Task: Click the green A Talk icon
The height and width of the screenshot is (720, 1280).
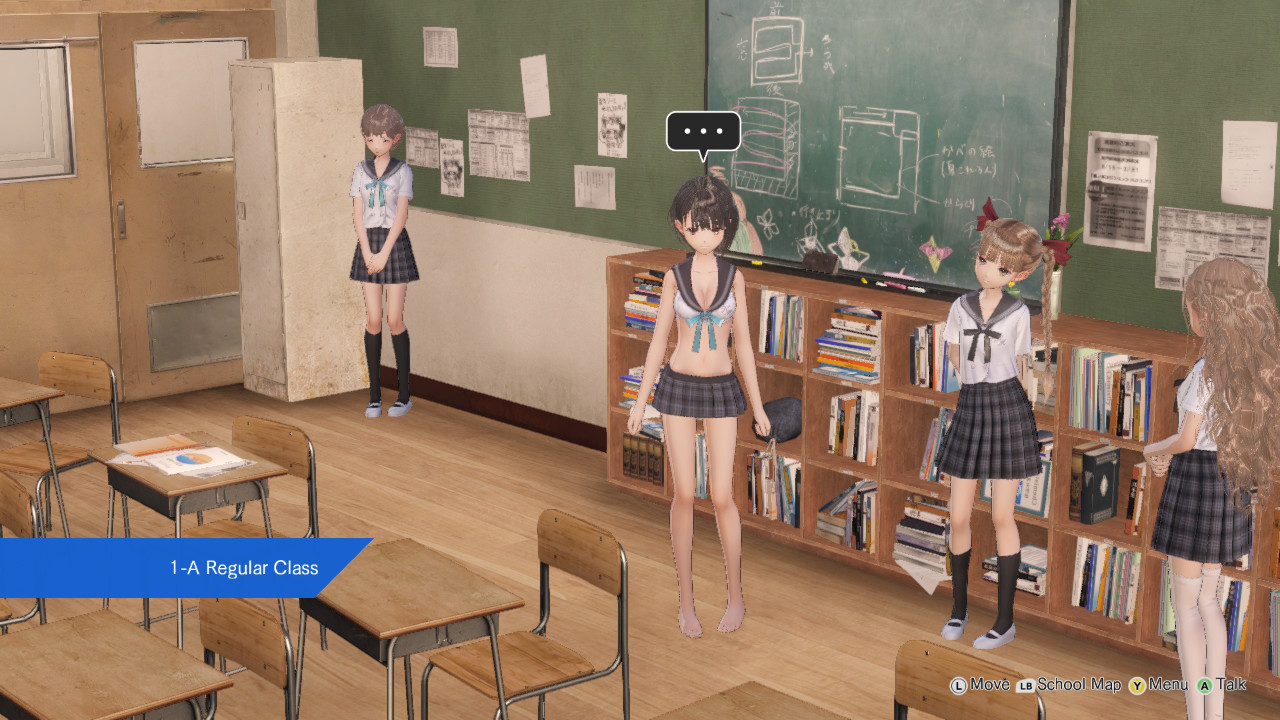Action: [x=1204, y=685]
